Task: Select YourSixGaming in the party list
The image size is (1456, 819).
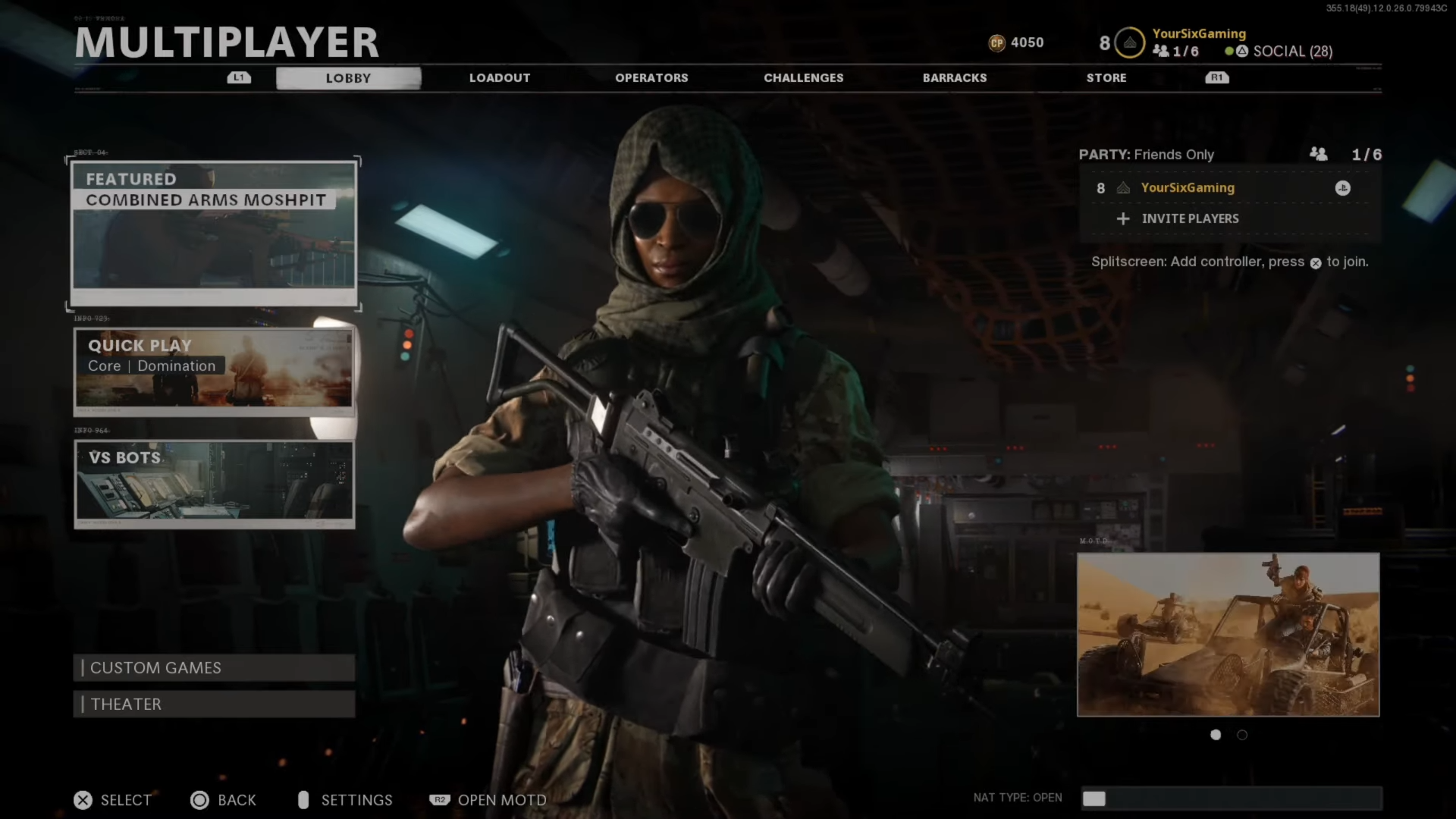Action: click(x=1188, y=188)
